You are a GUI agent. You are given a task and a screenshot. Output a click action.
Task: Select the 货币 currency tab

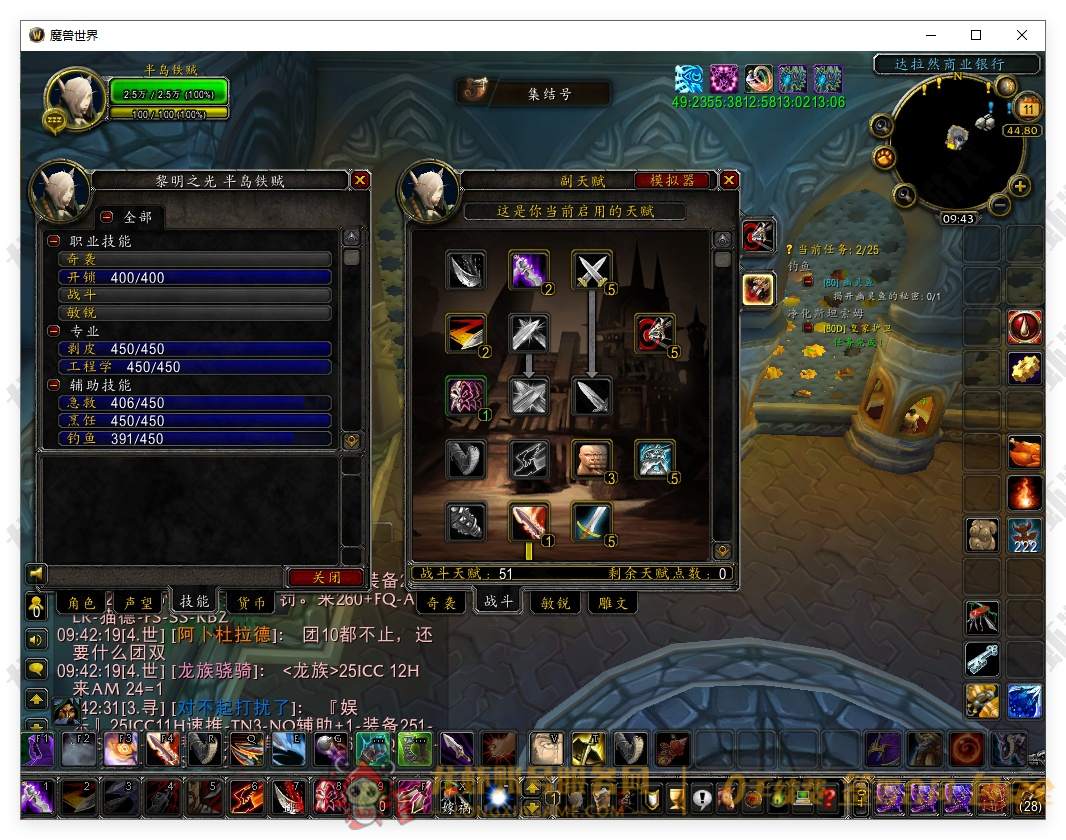[x=251, y=602]
